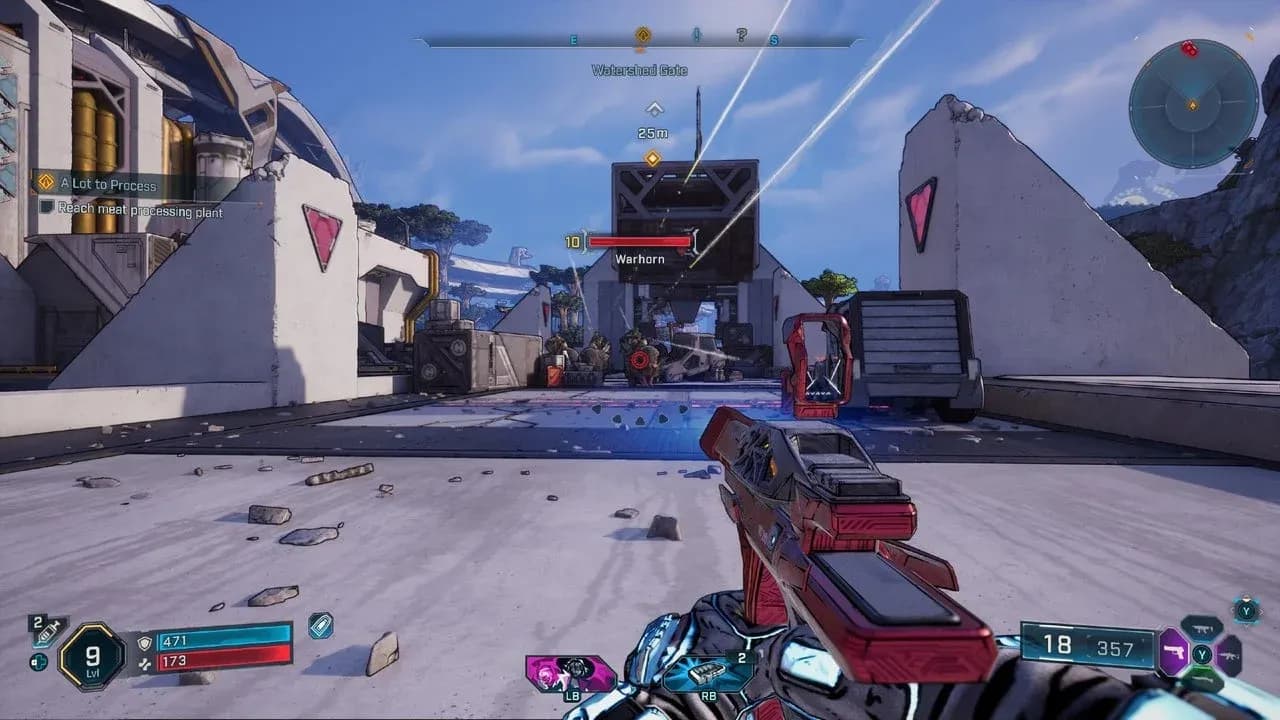Click the orange objective marker on compass
Image resolution: width=1280 pixels, height=720 pixels.
tap(643, 35)
